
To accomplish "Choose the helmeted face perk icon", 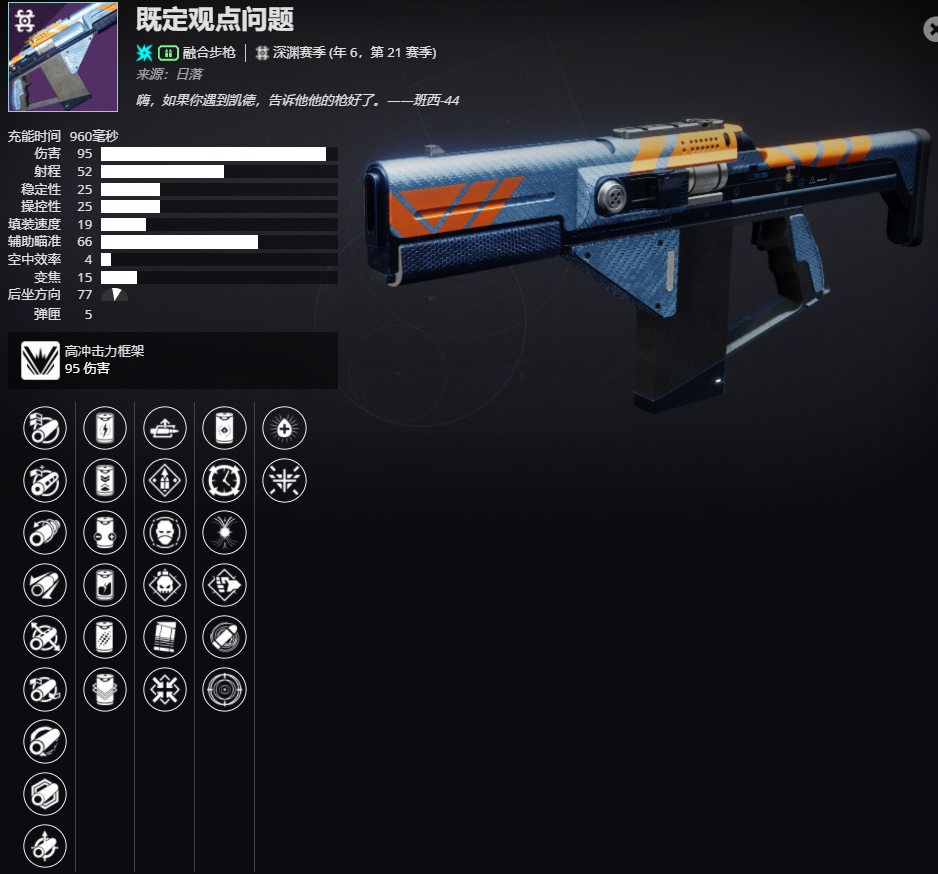I will 165,532.
